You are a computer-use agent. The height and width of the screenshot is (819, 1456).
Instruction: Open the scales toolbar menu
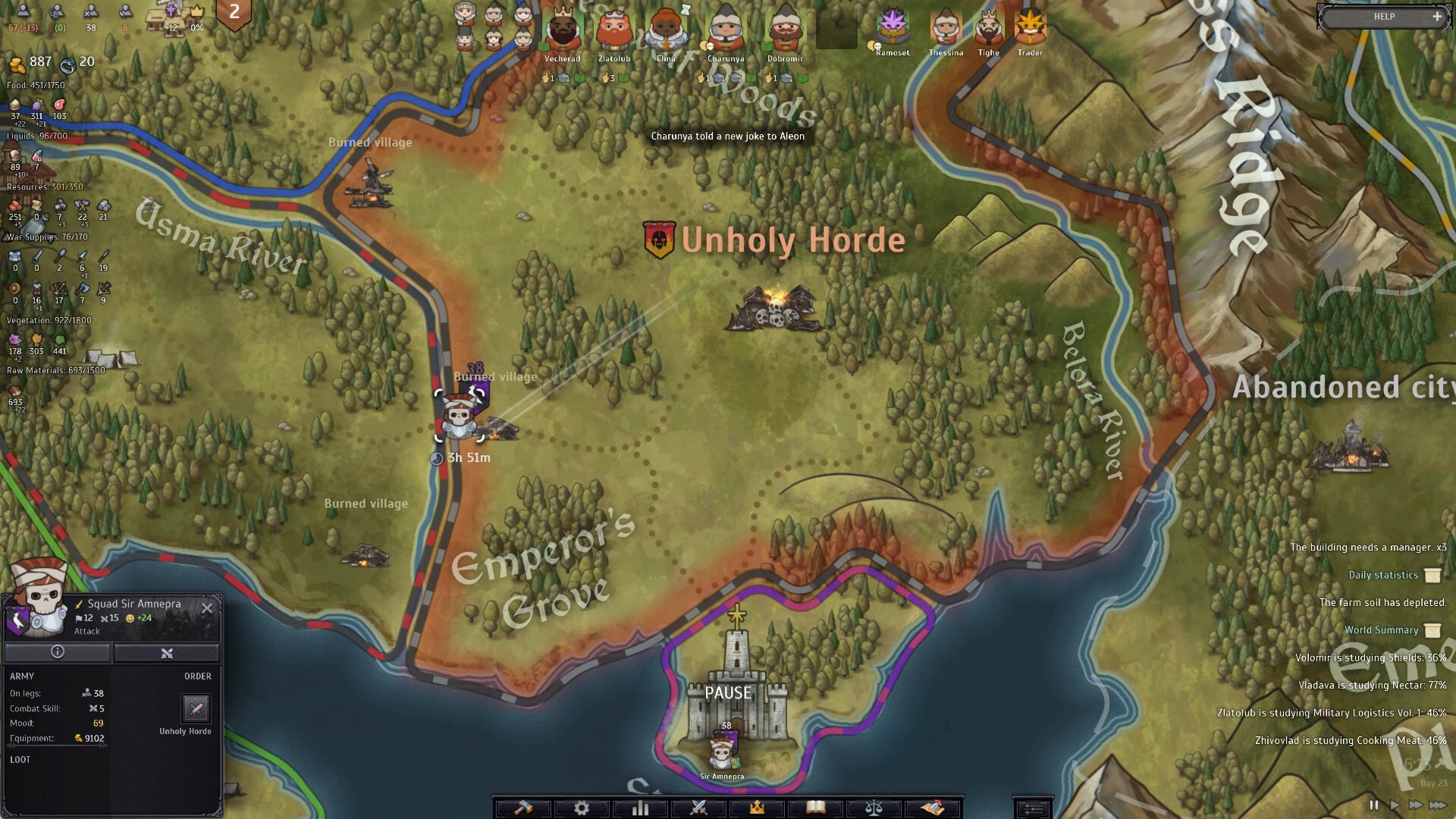click(874, 808)
